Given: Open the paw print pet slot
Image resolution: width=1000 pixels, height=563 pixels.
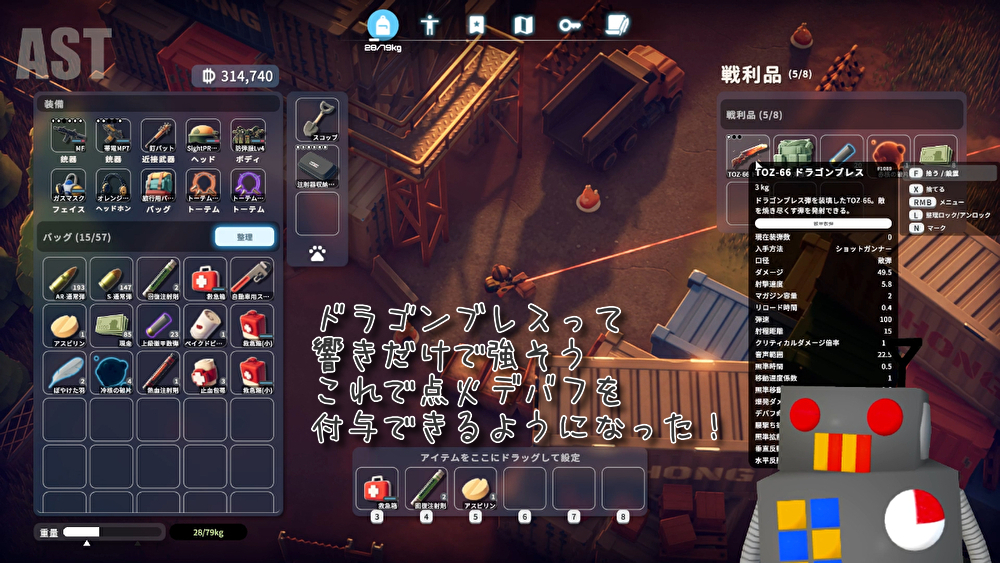Looking at the screenshot, I should click(x=317, y=254).
